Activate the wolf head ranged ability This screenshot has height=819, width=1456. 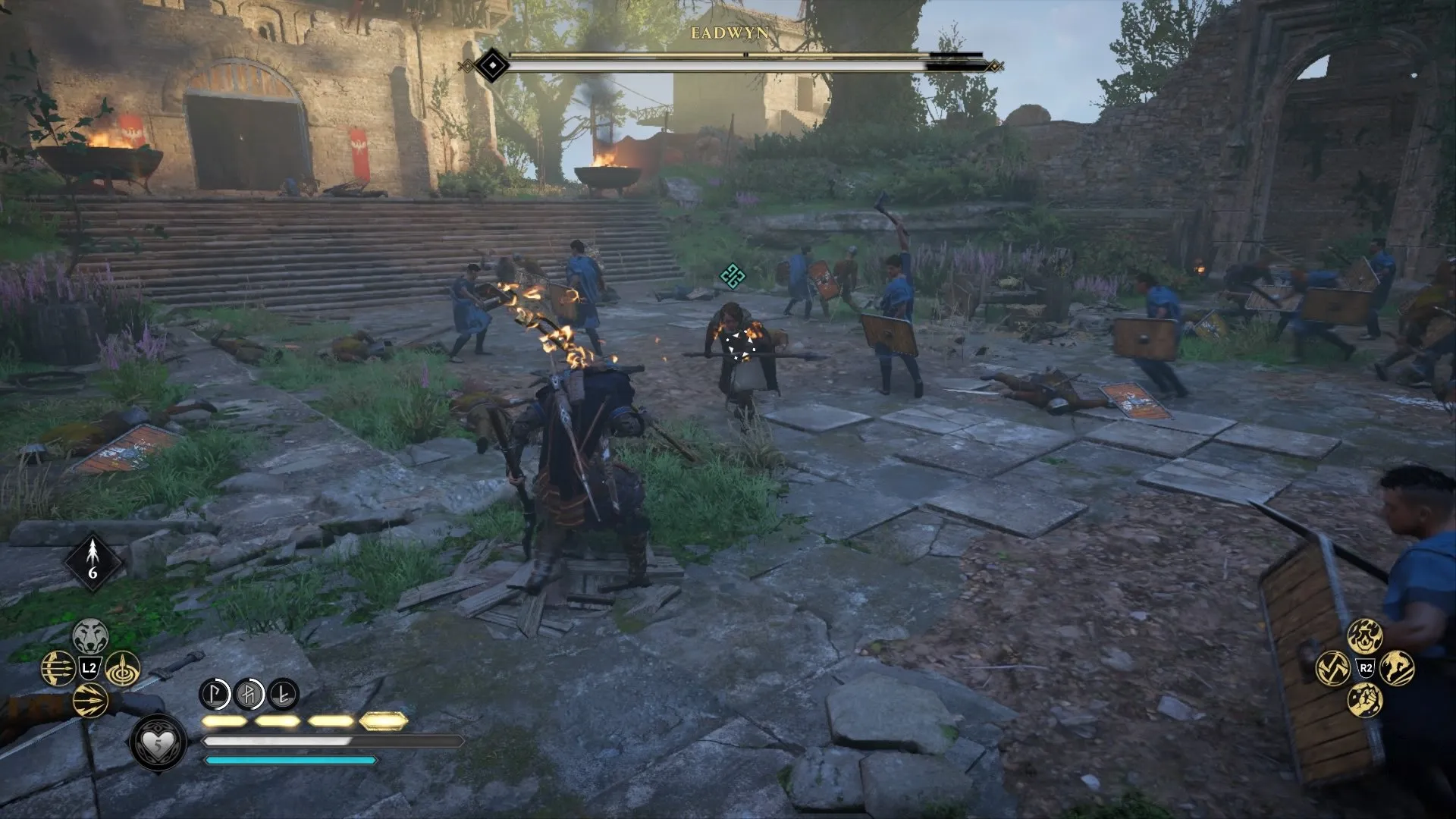(90, 635)
